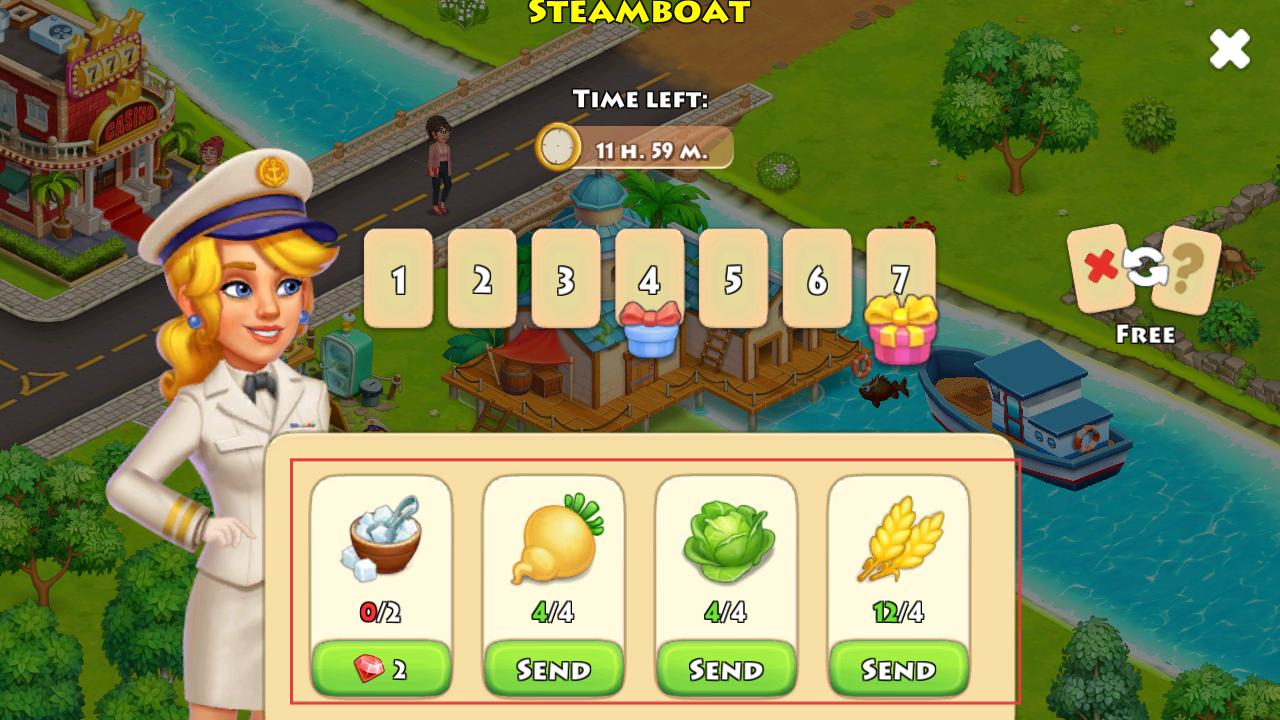Close the Steamboat window
Screen dimensions: 1280x720
(x=1229, y=48)
